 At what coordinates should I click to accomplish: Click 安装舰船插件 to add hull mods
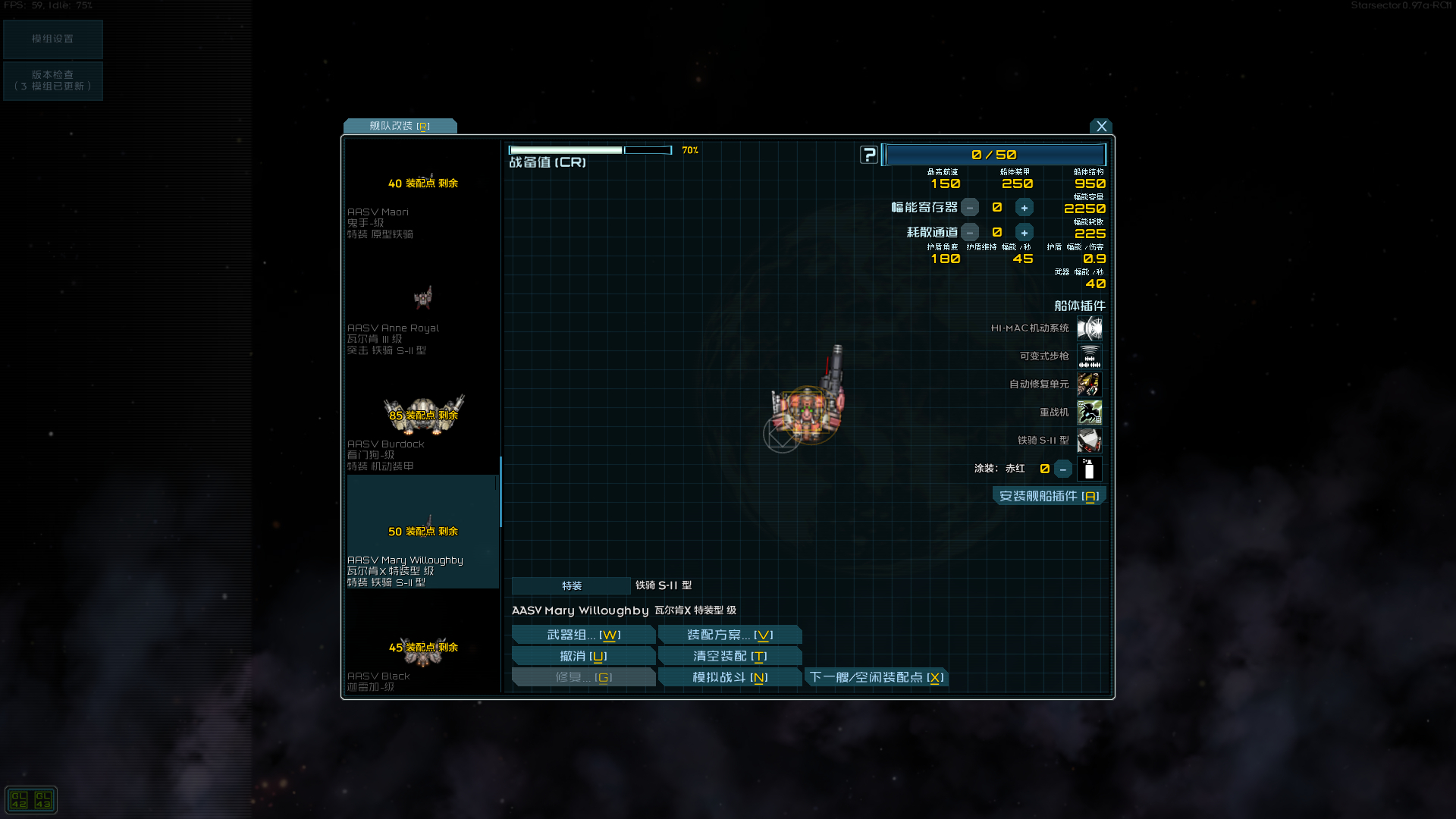click(1050, 495)
